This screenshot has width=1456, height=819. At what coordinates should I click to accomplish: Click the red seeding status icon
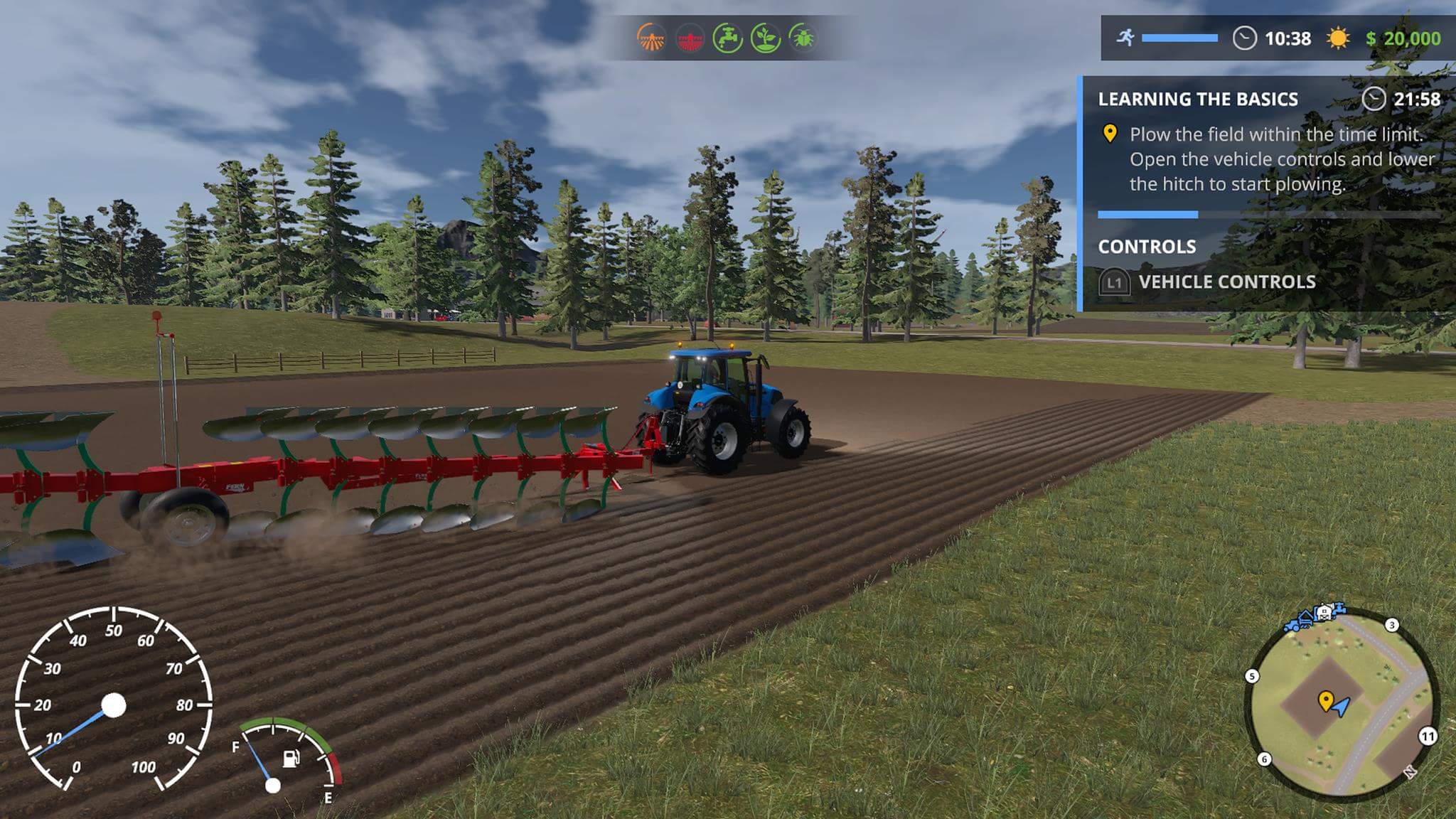(x=690, y=38)
